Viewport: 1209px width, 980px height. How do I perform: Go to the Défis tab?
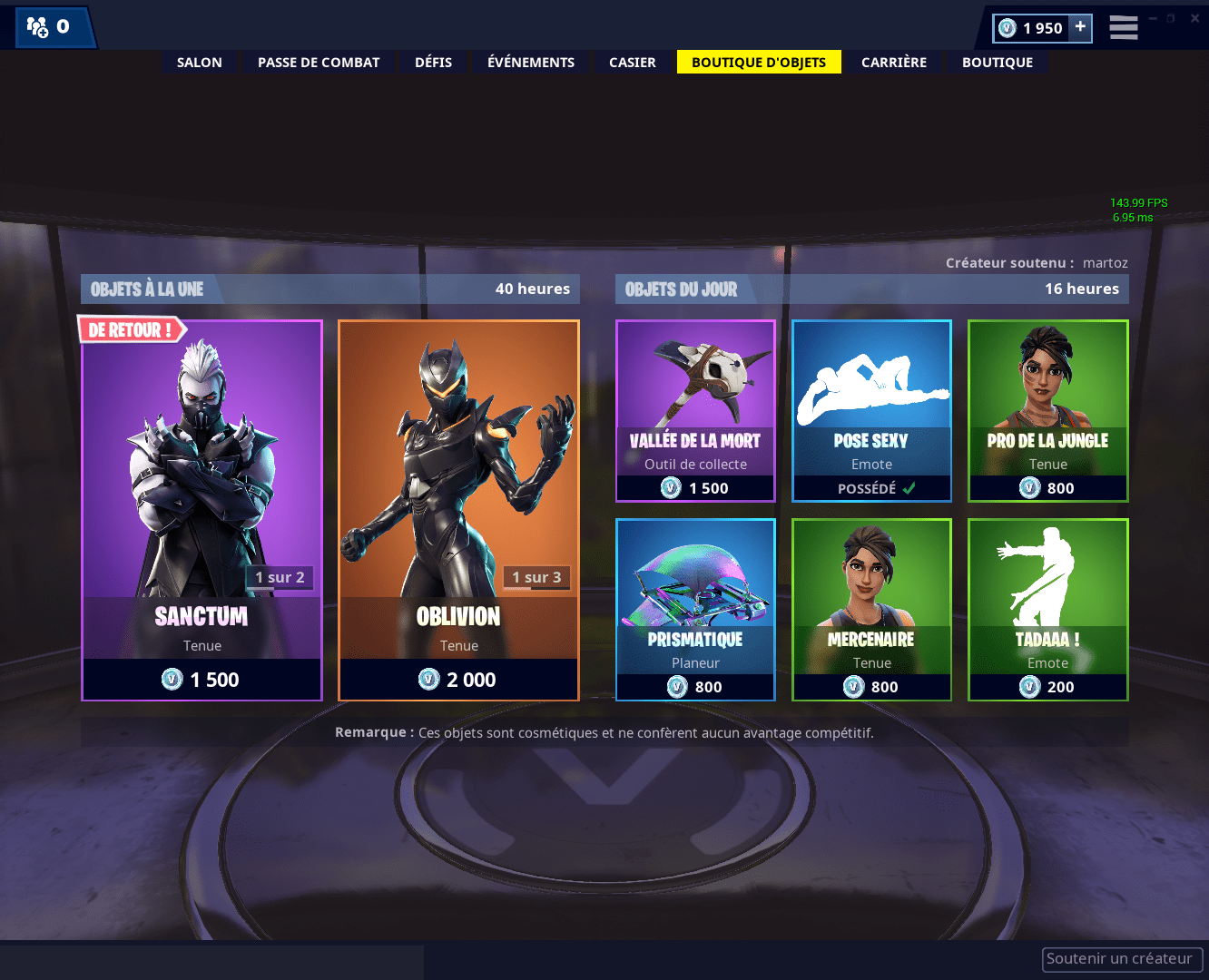[x=433, y=63]
